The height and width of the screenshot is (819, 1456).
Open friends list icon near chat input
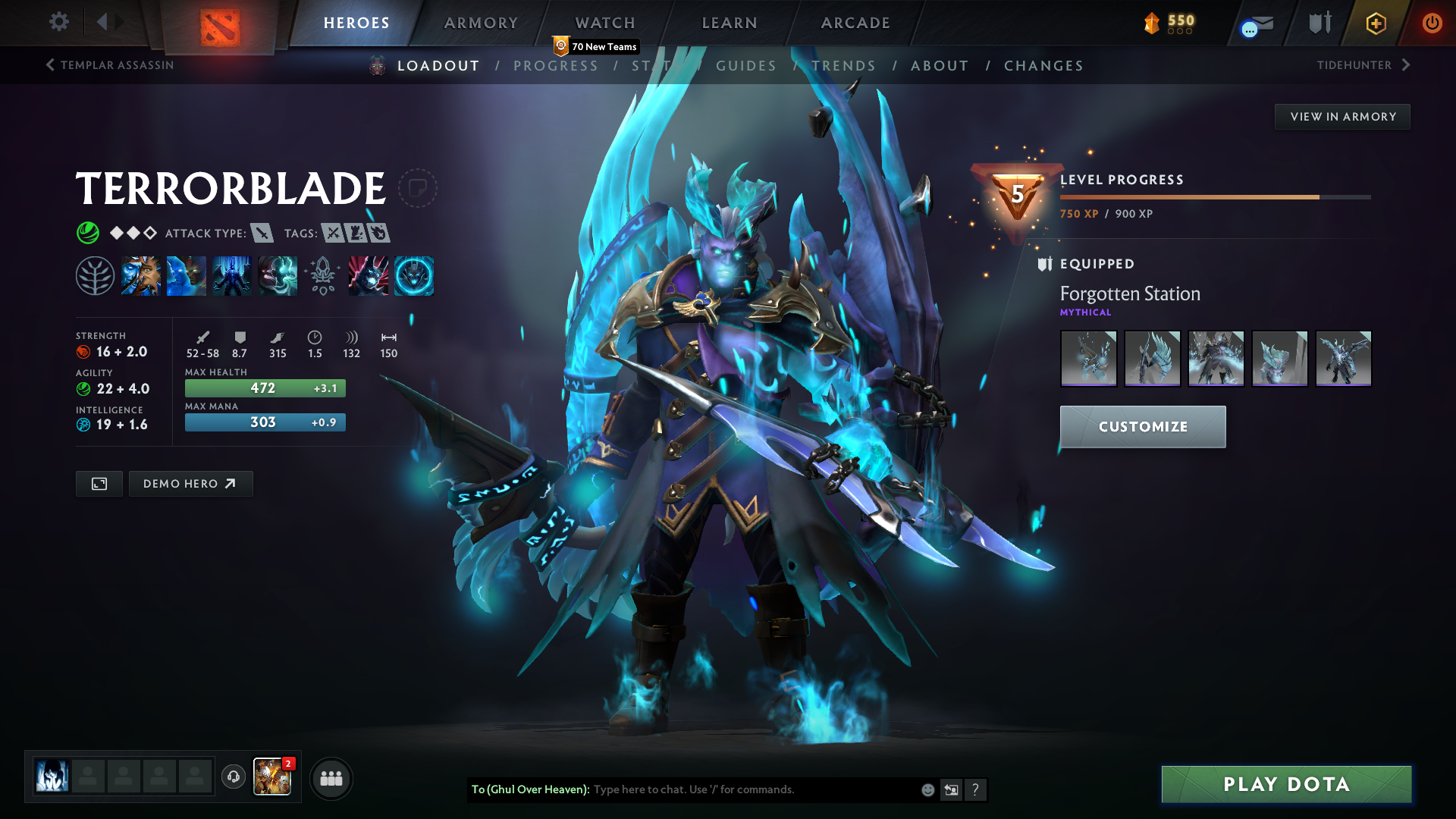(951, 789)
